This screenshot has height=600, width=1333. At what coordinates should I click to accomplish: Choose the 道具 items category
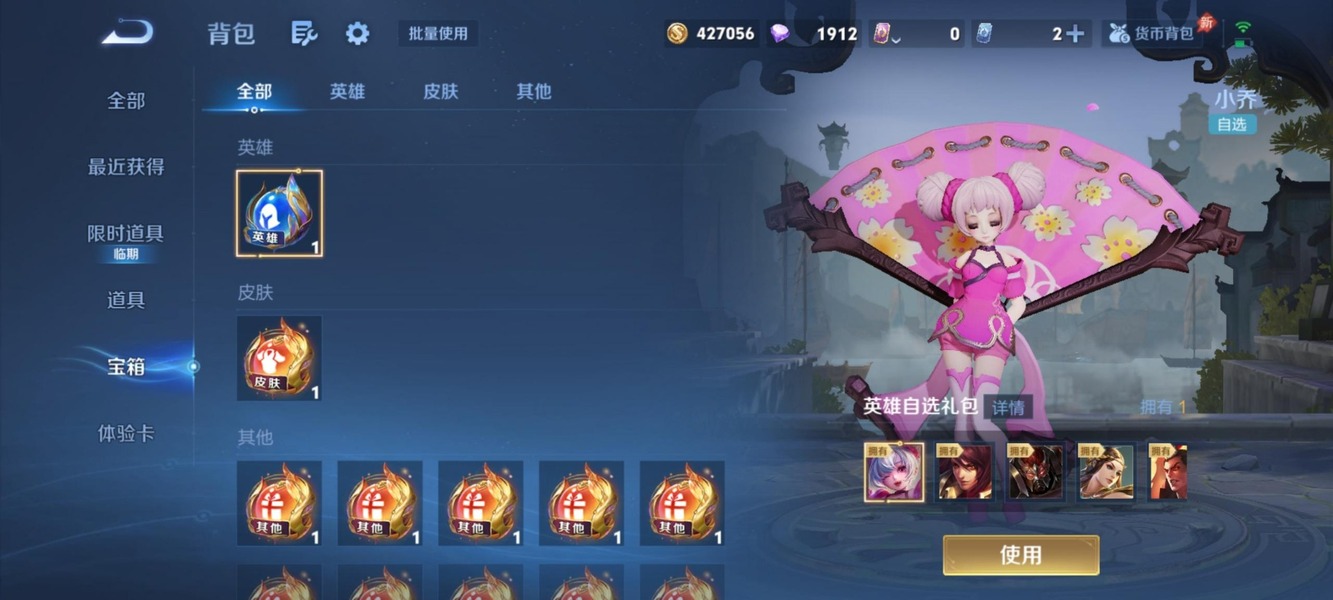pyautogui.click(x=126, y=300)
